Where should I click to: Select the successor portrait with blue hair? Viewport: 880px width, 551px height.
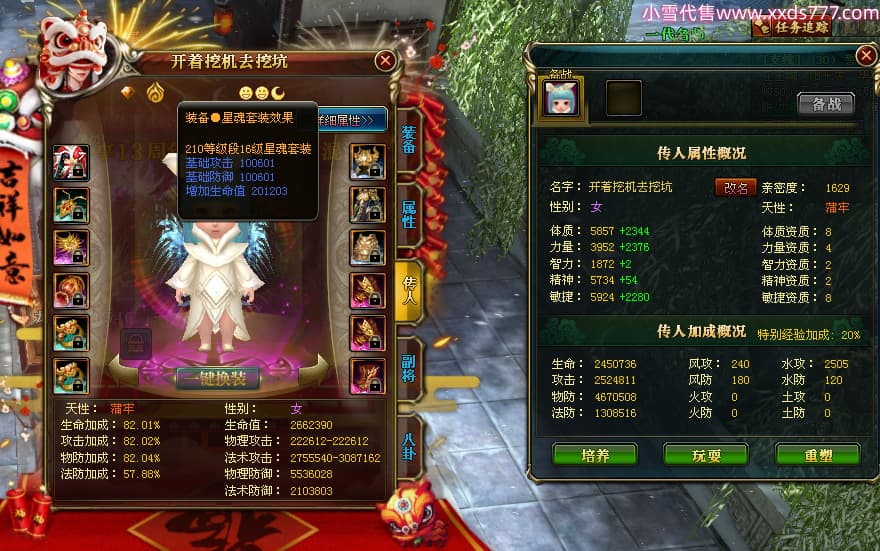pos(560,99)
